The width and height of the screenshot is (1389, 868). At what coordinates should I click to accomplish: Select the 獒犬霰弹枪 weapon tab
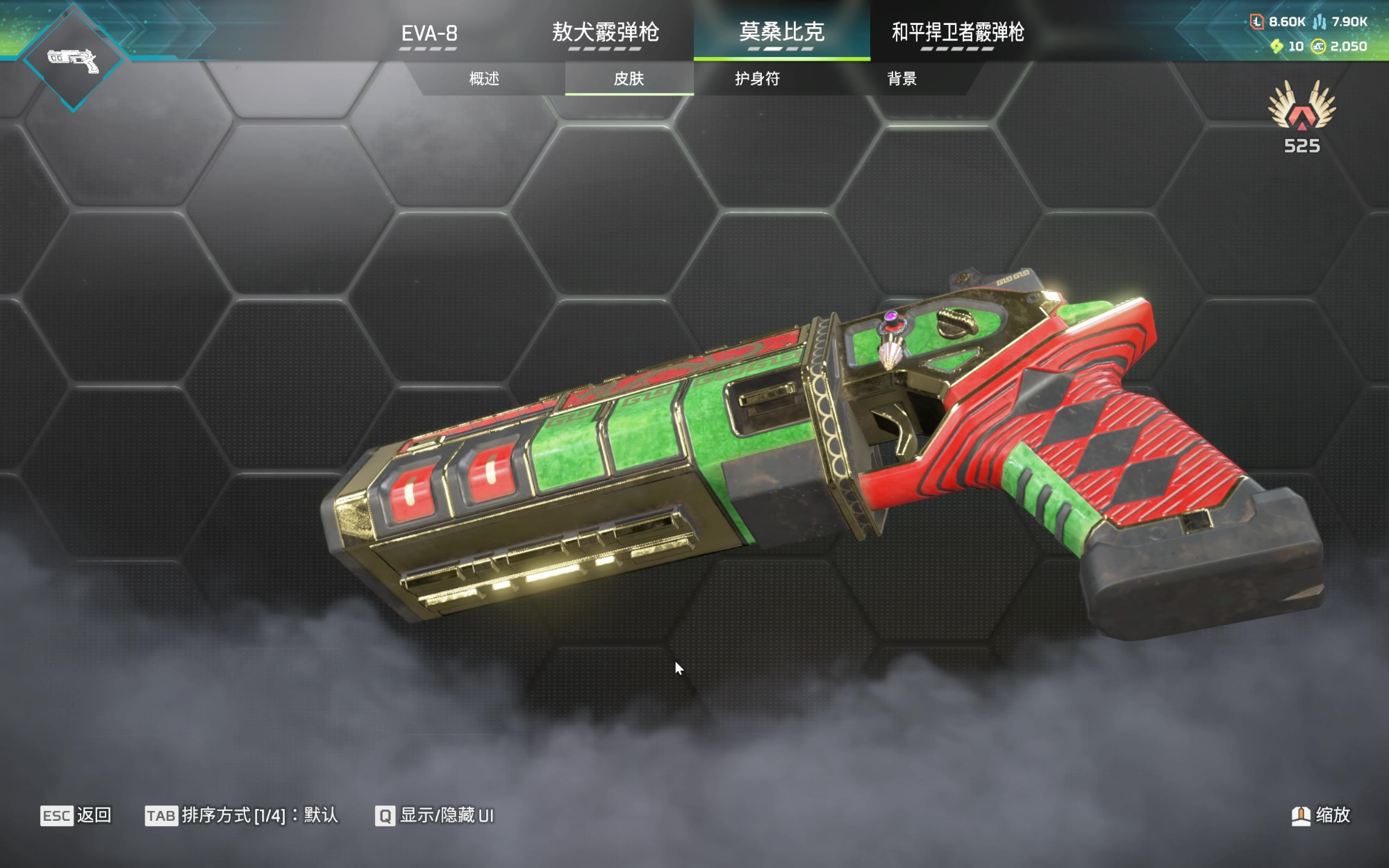pyautogui.click(x=605, y=33)
